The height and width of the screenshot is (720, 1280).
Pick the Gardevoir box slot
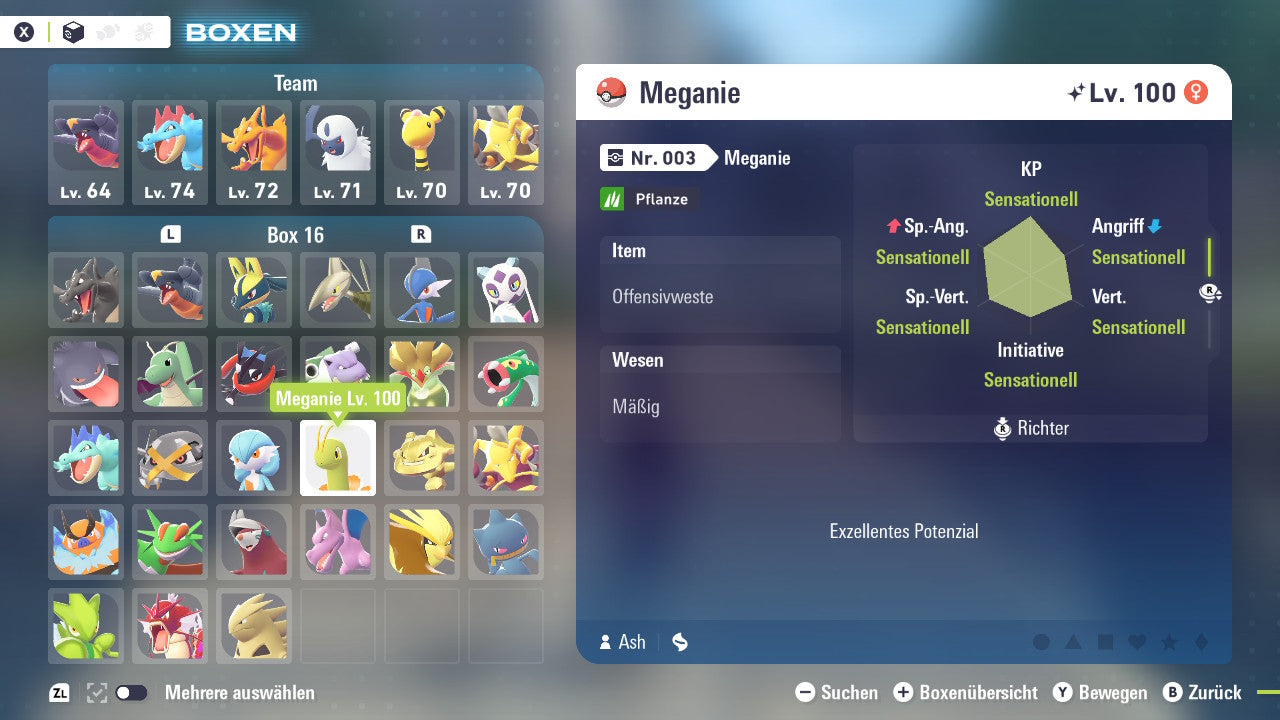click(254, 458)
